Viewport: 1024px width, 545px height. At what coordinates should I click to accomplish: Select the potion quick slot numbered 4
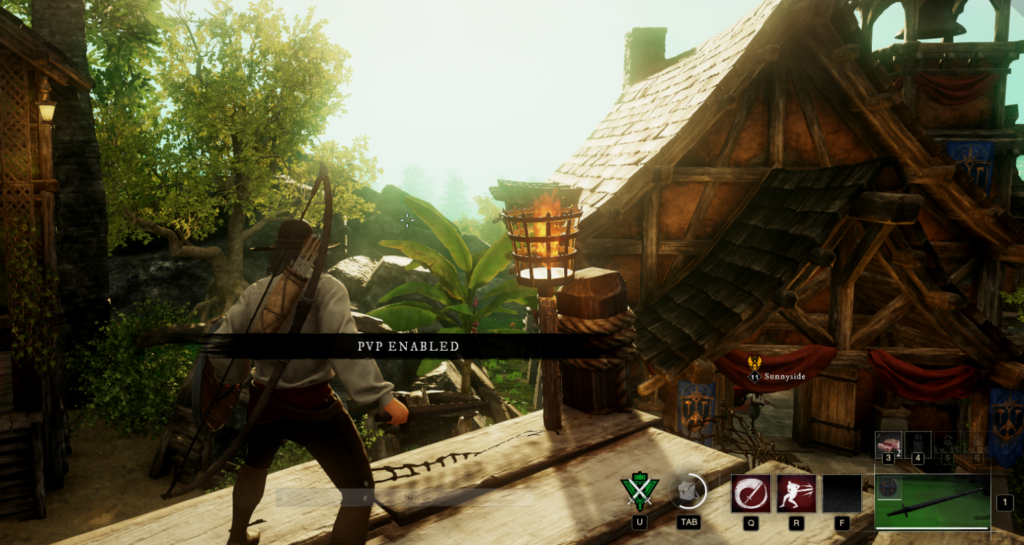point(919,443)
